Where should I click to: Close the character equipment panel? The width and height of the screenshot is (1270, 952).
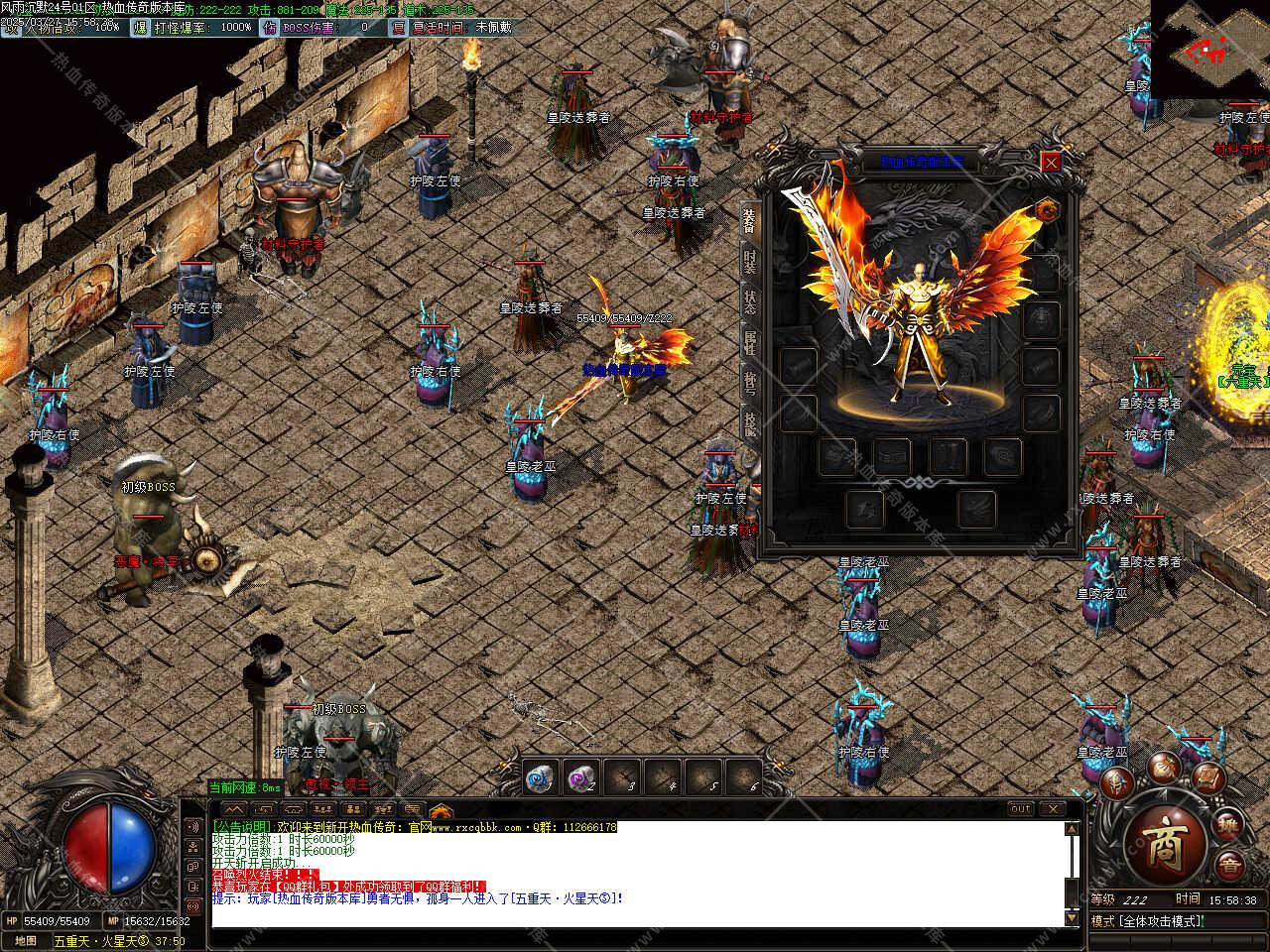(1051, 162)
